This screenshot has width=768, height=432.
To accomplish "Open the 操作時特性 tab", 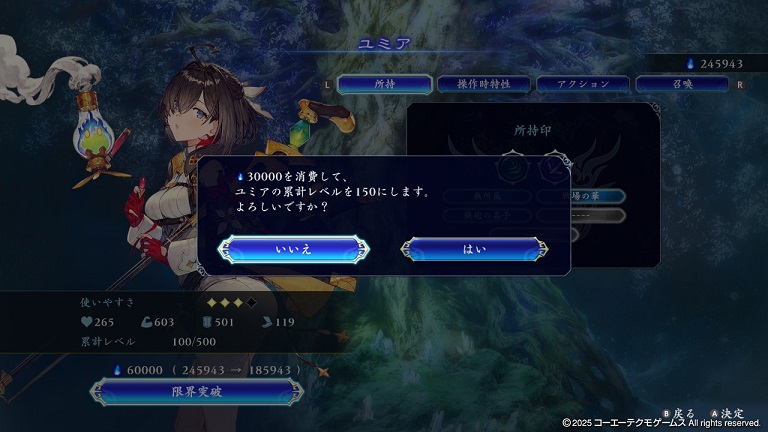I will 484,85.
